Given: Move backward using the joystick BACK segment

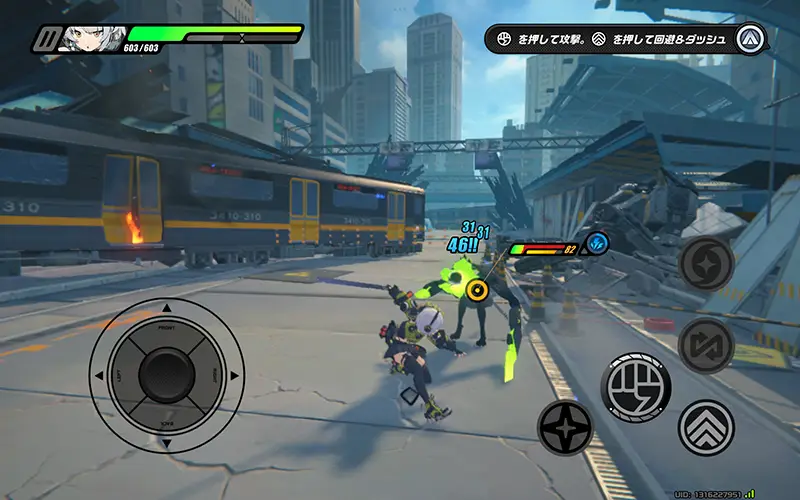Looking at the screenshot, I should [166, 420].
